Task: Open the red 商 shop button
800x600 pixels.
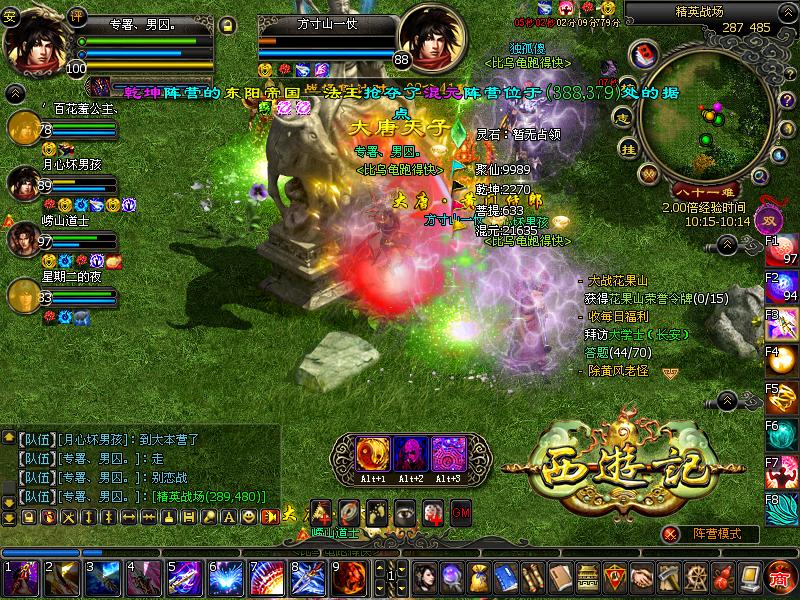Action: 781,578
